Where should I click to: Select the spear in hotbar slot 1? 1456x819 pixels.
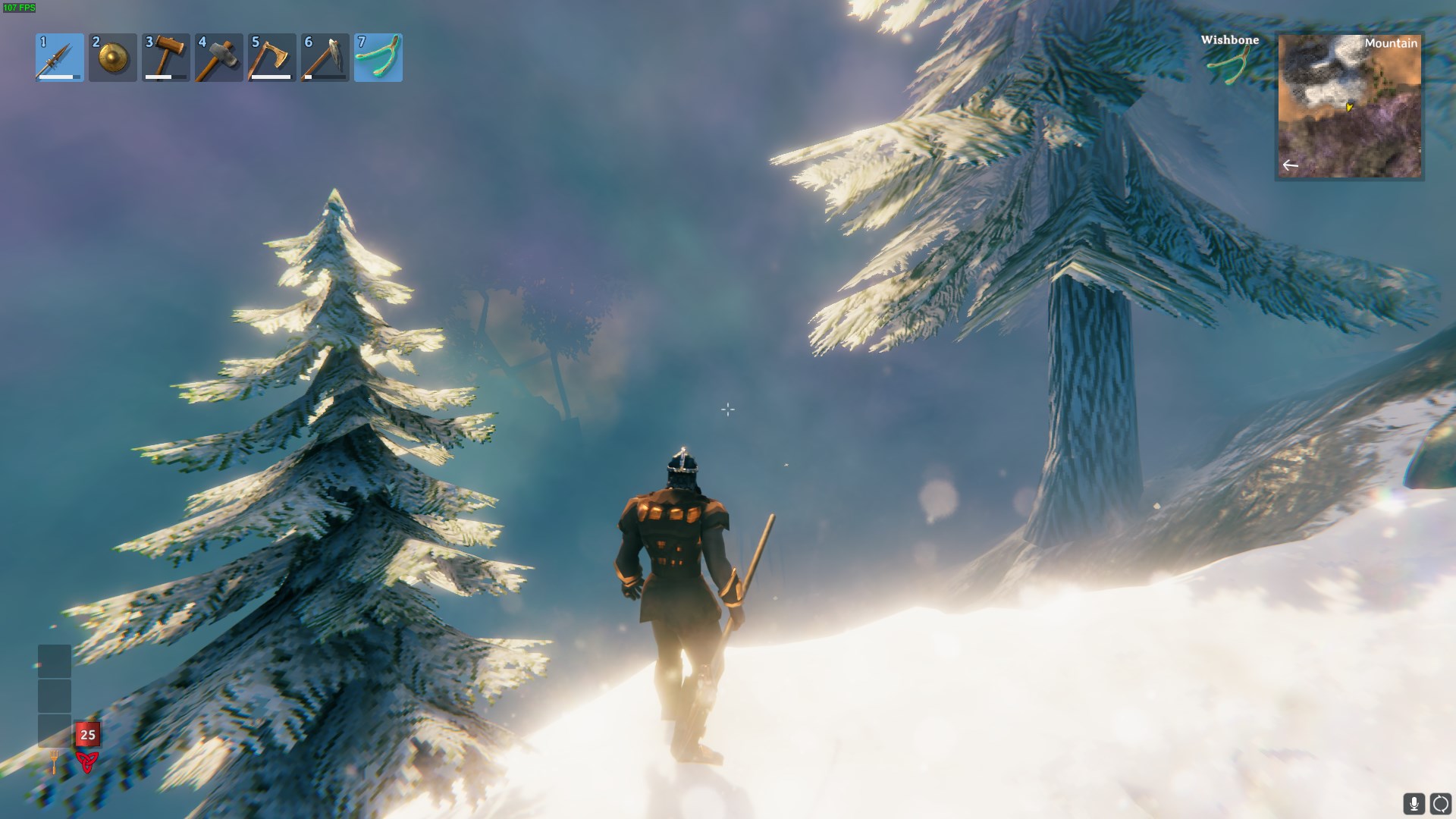[59, 58]
